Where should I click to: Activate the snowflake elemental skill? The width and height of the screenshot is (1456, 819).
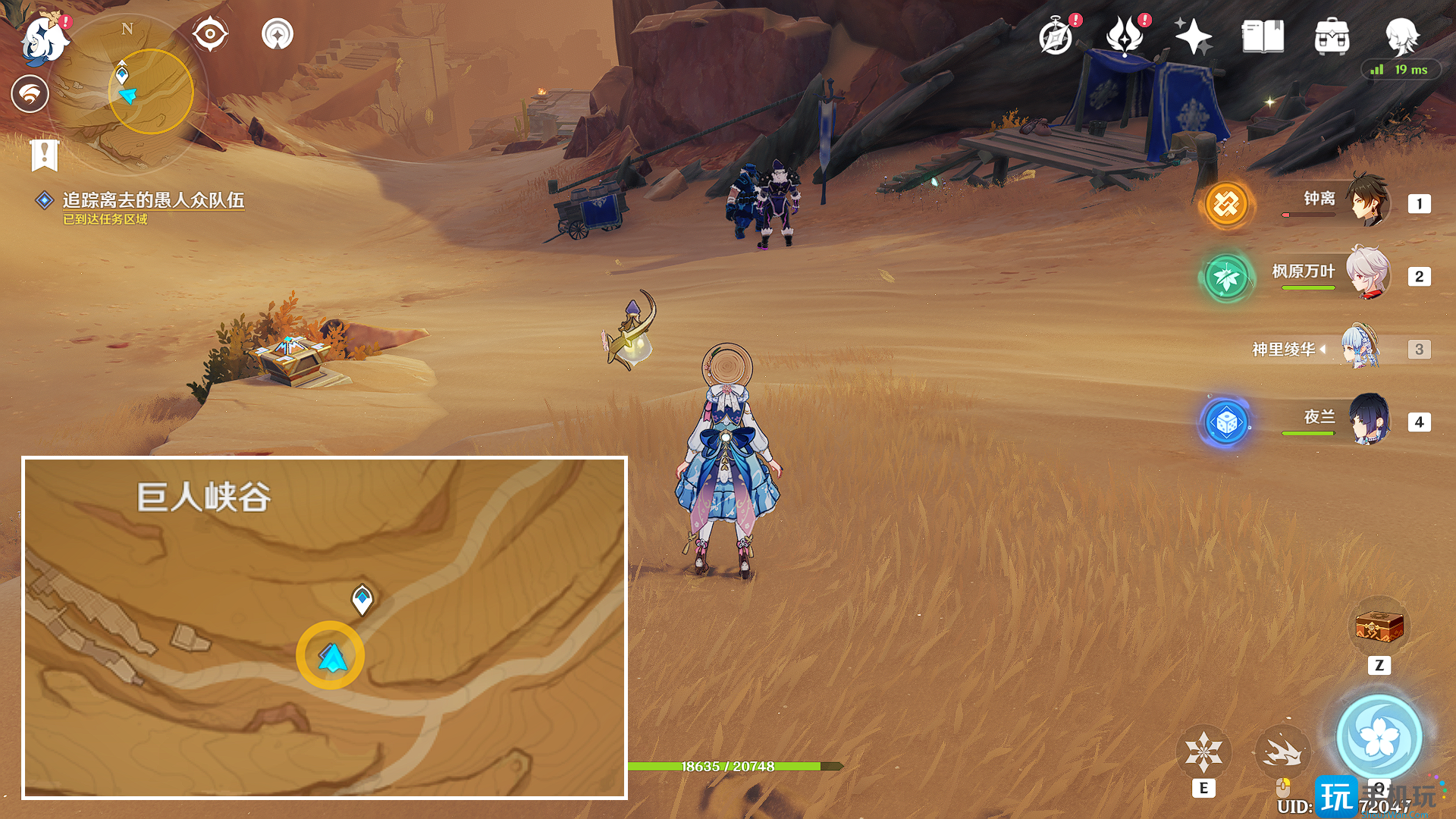click(1203, 751)
